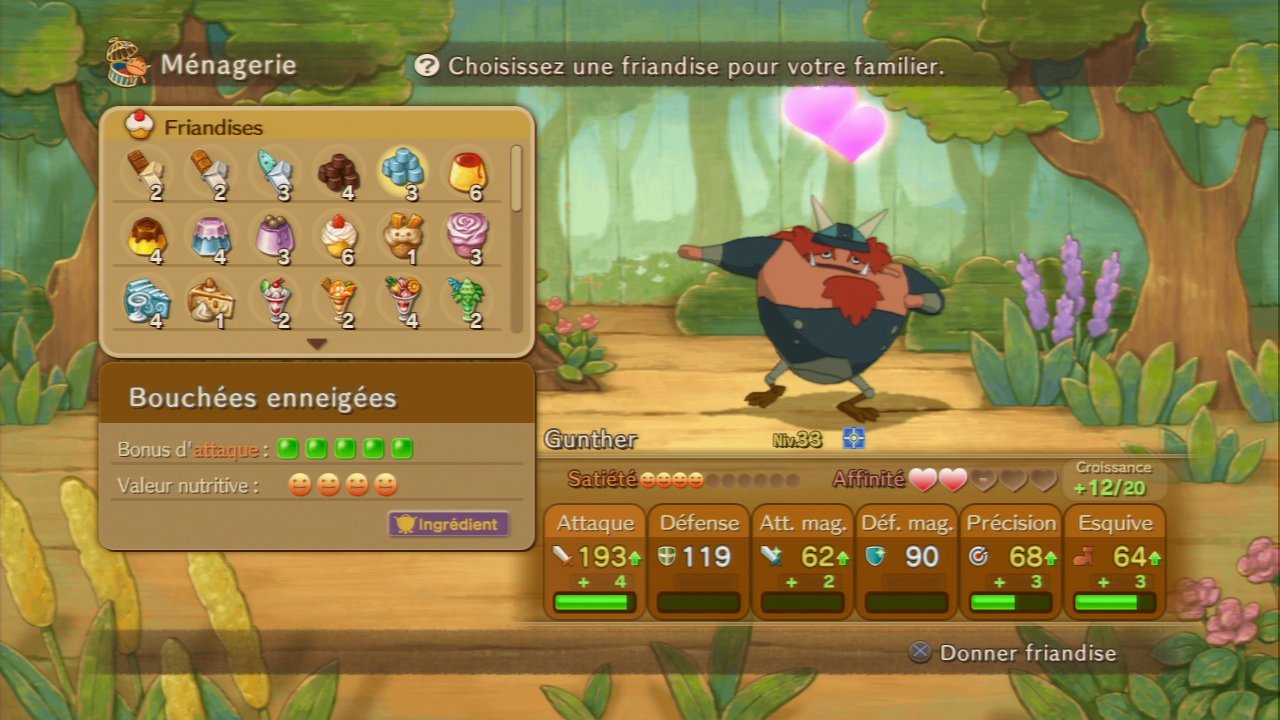
Task: Select the bunny-shaped cupcake treat
Action: (x=403, y=236)
